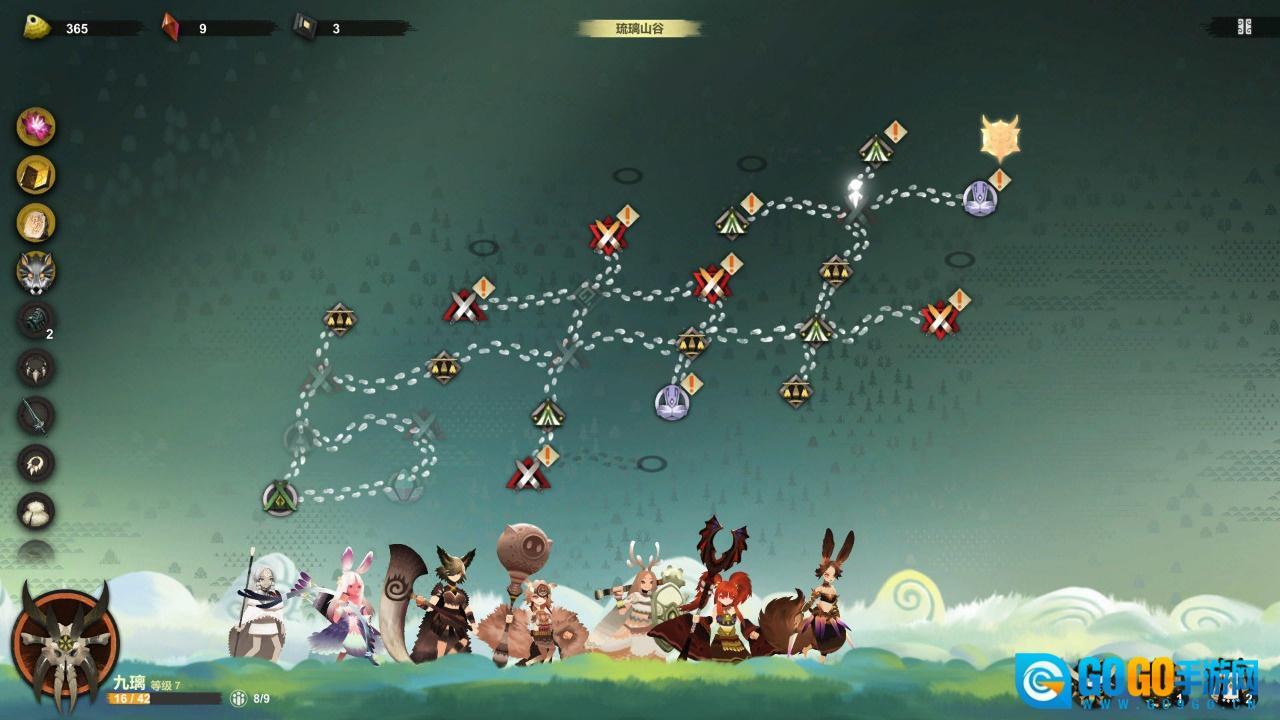This screenshot has width=1280, height=720.
Task: Select the dark gauntlet item with count 2
Action: pos(36,319)
